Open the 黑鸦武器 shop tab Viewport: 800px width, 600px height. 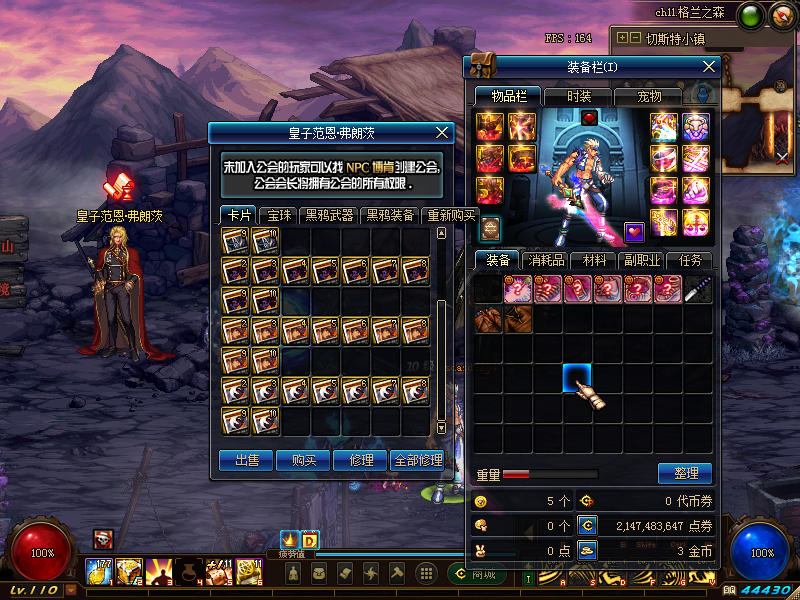pyautogui.click(x=329, y=215)
